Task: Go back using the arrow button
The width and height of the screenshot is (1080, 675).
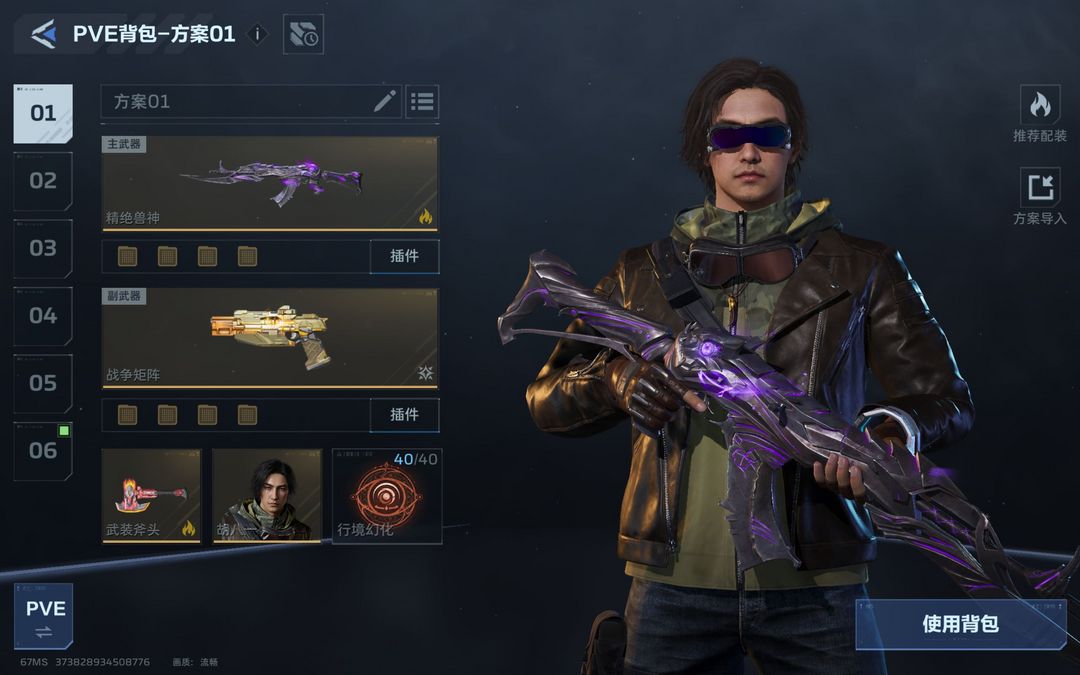Action: 43,34
